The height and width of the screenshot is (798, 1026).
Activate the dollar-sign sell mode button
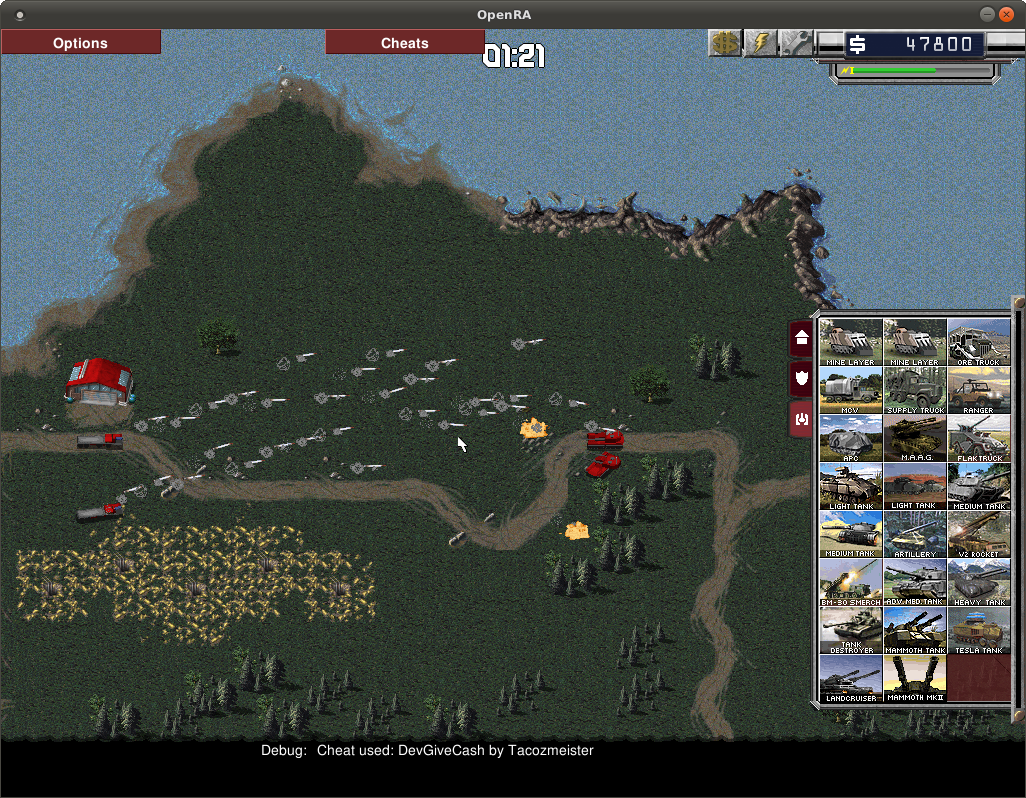[725, 43]
